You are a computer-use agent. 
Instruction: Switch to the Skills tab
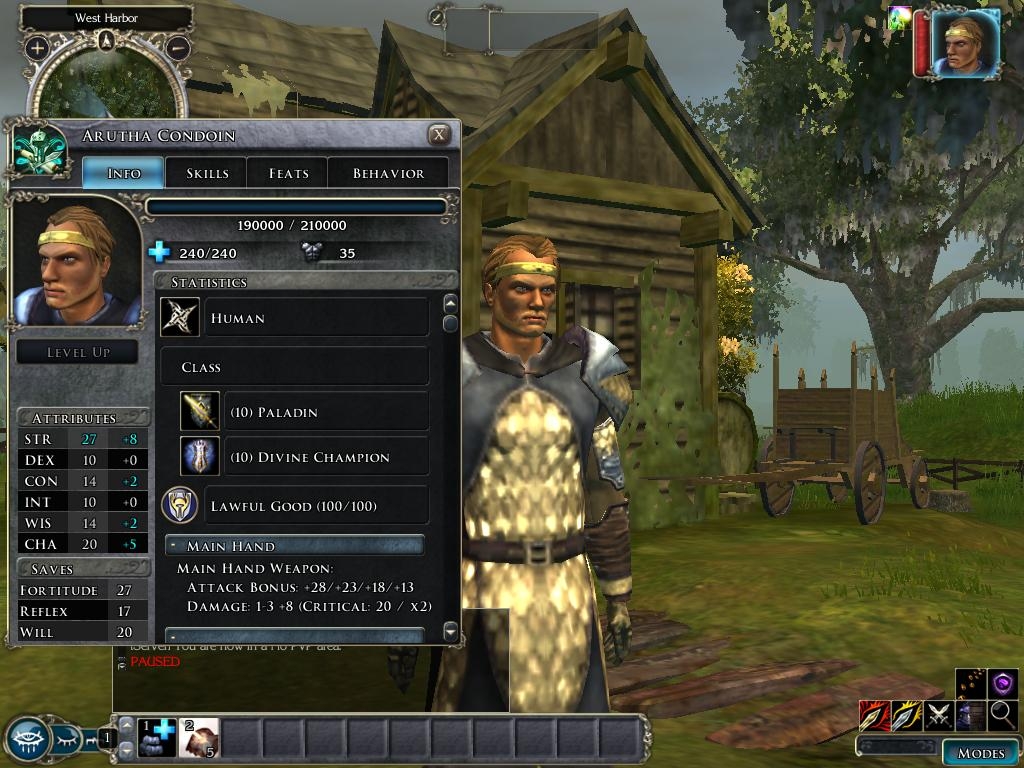coord(207,173)
